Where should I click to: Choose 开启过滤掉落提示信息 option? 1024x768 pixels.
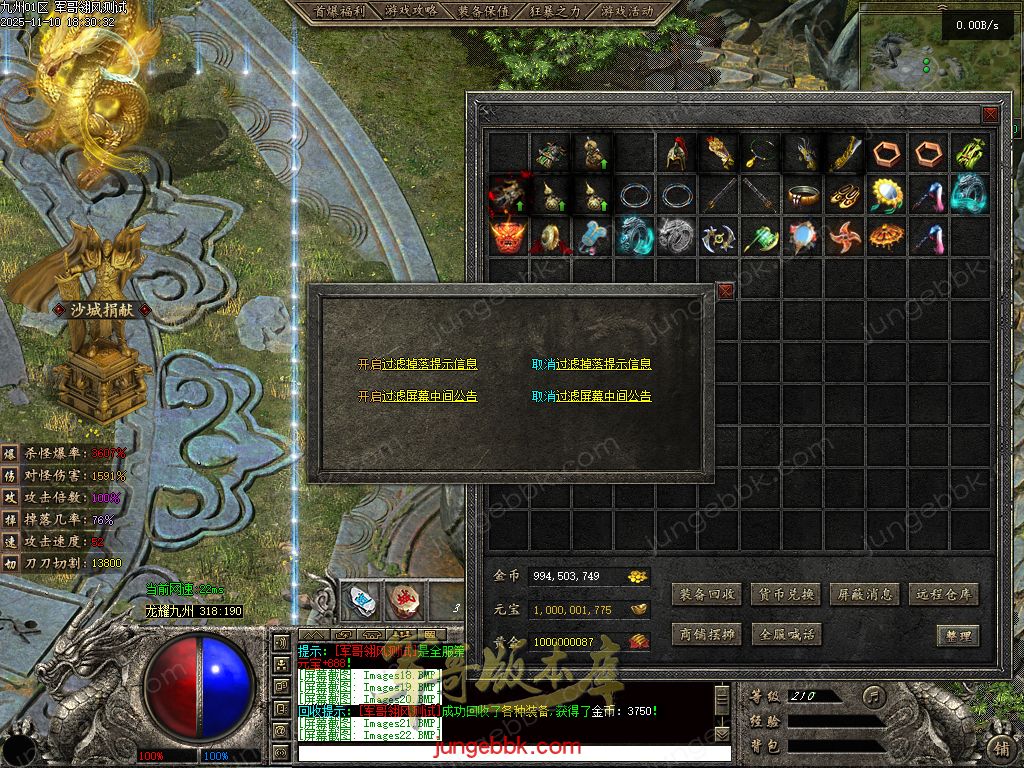pos(418,365)
